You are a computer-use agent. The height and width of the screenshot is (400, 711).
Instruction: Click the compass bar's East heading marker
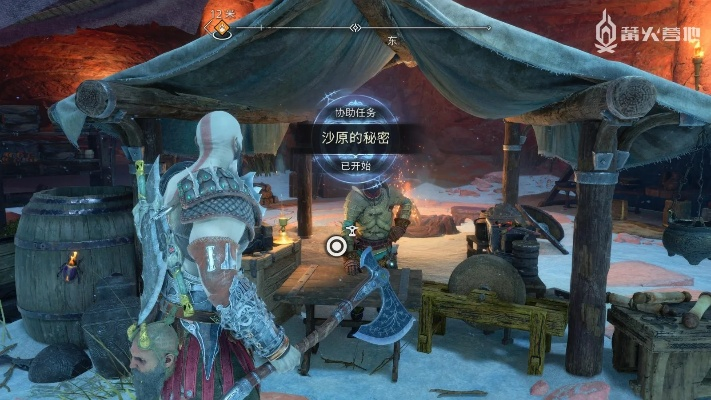(392, 41)
